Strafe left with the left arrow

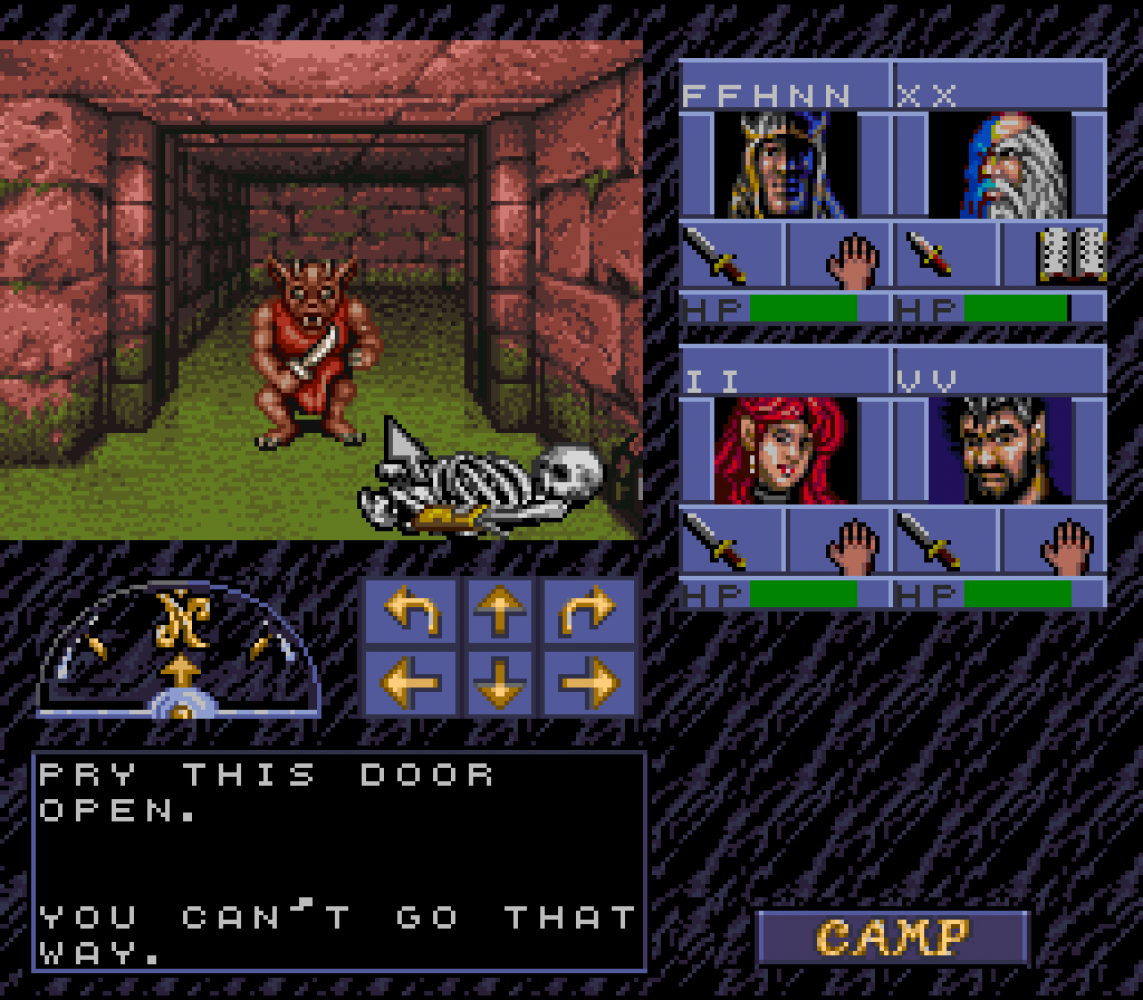pos(411,682)
